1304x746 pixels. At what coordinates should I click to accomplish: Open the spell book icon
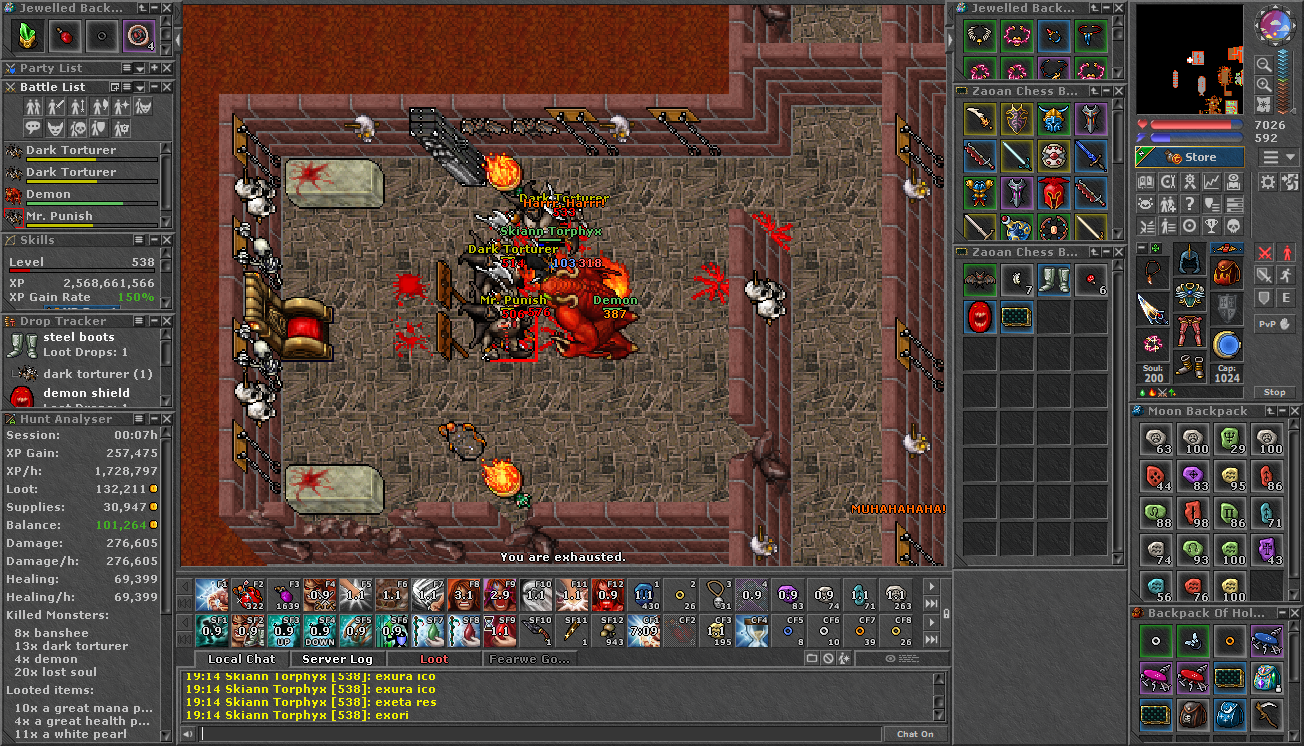coord(1233,182)
